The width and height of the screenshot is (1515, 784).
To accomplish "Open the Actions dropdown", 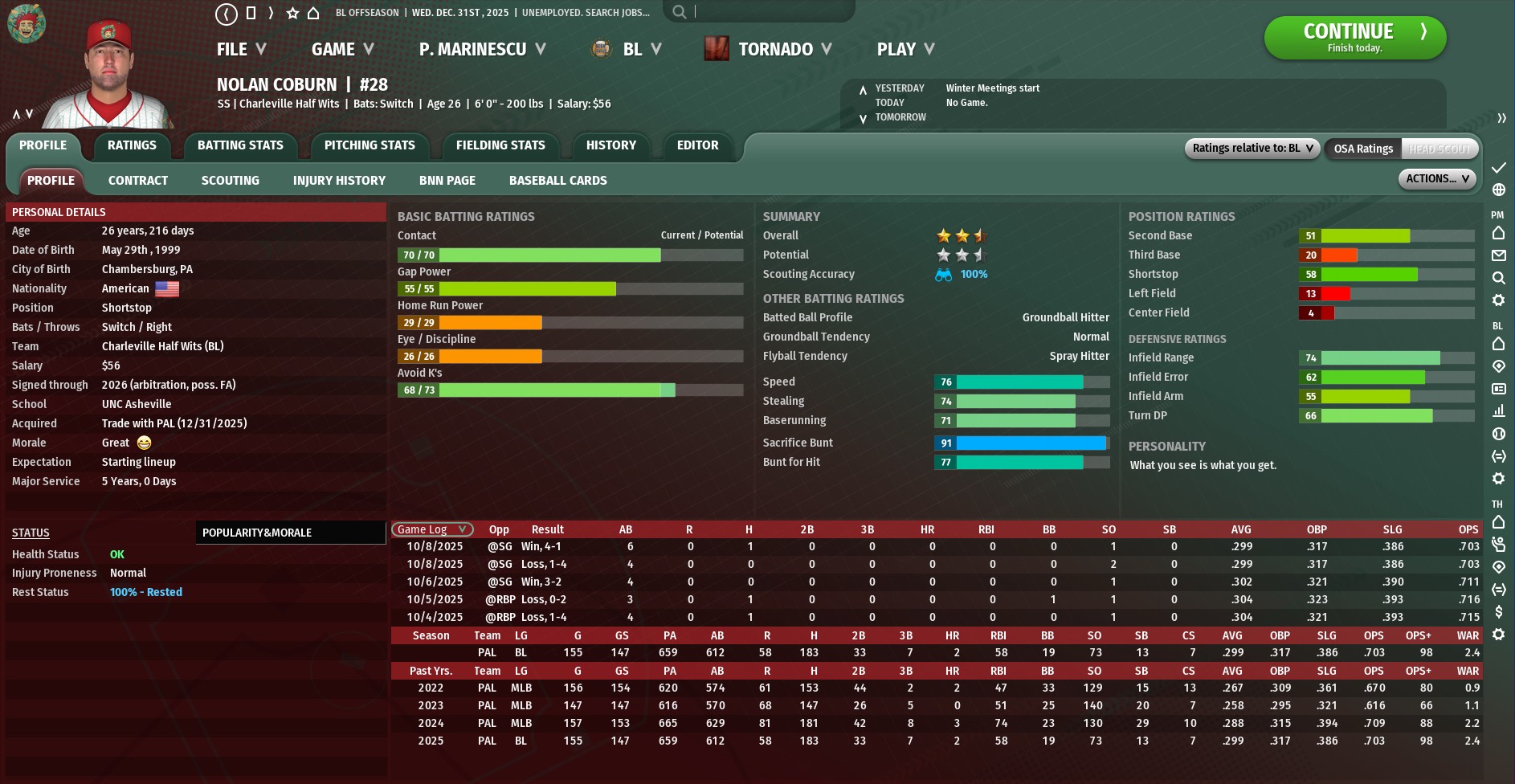I will pyautogui.click(x=1437, y=179).
